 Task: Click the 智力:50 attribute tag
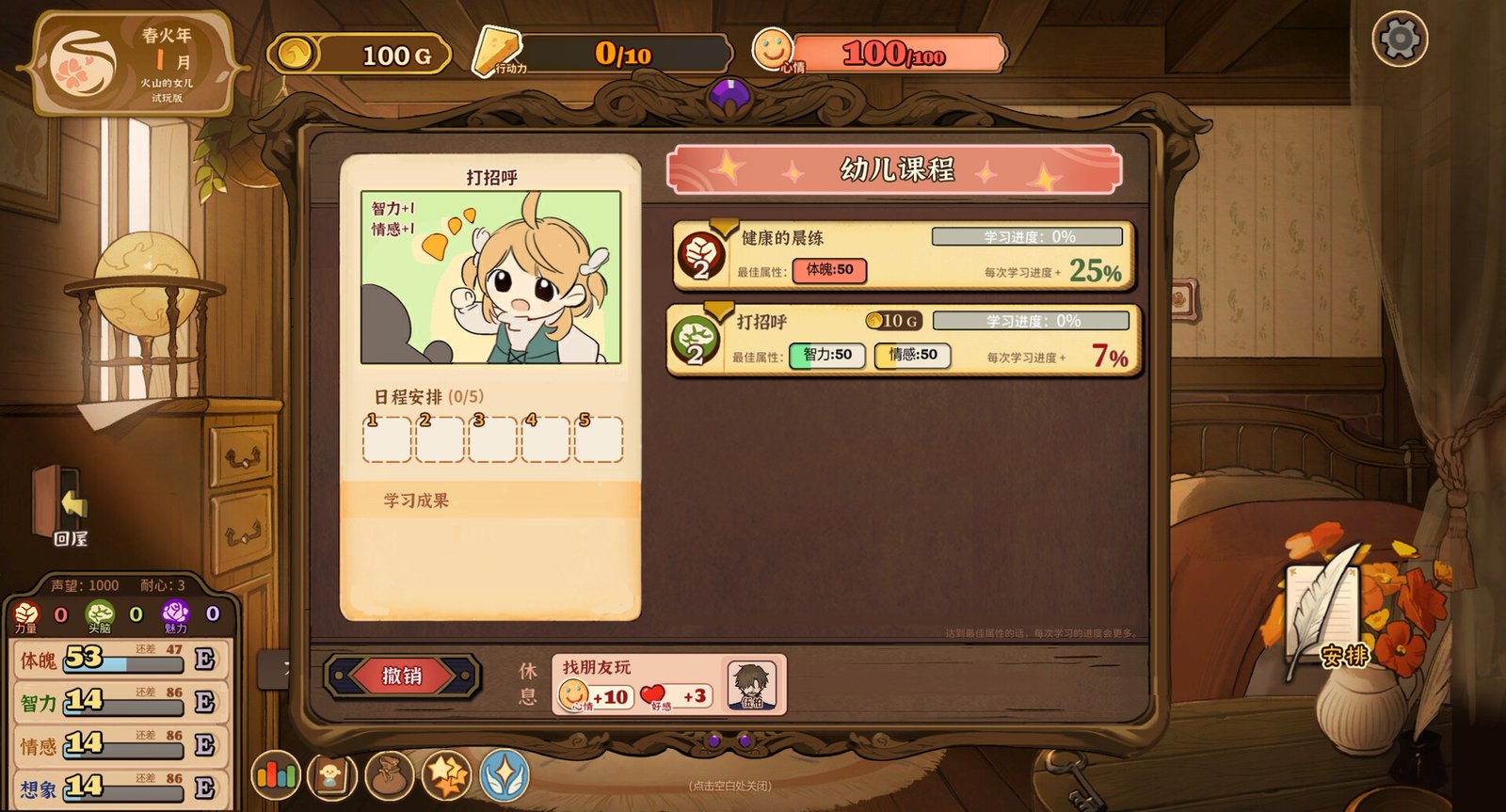tap(826, 356)
